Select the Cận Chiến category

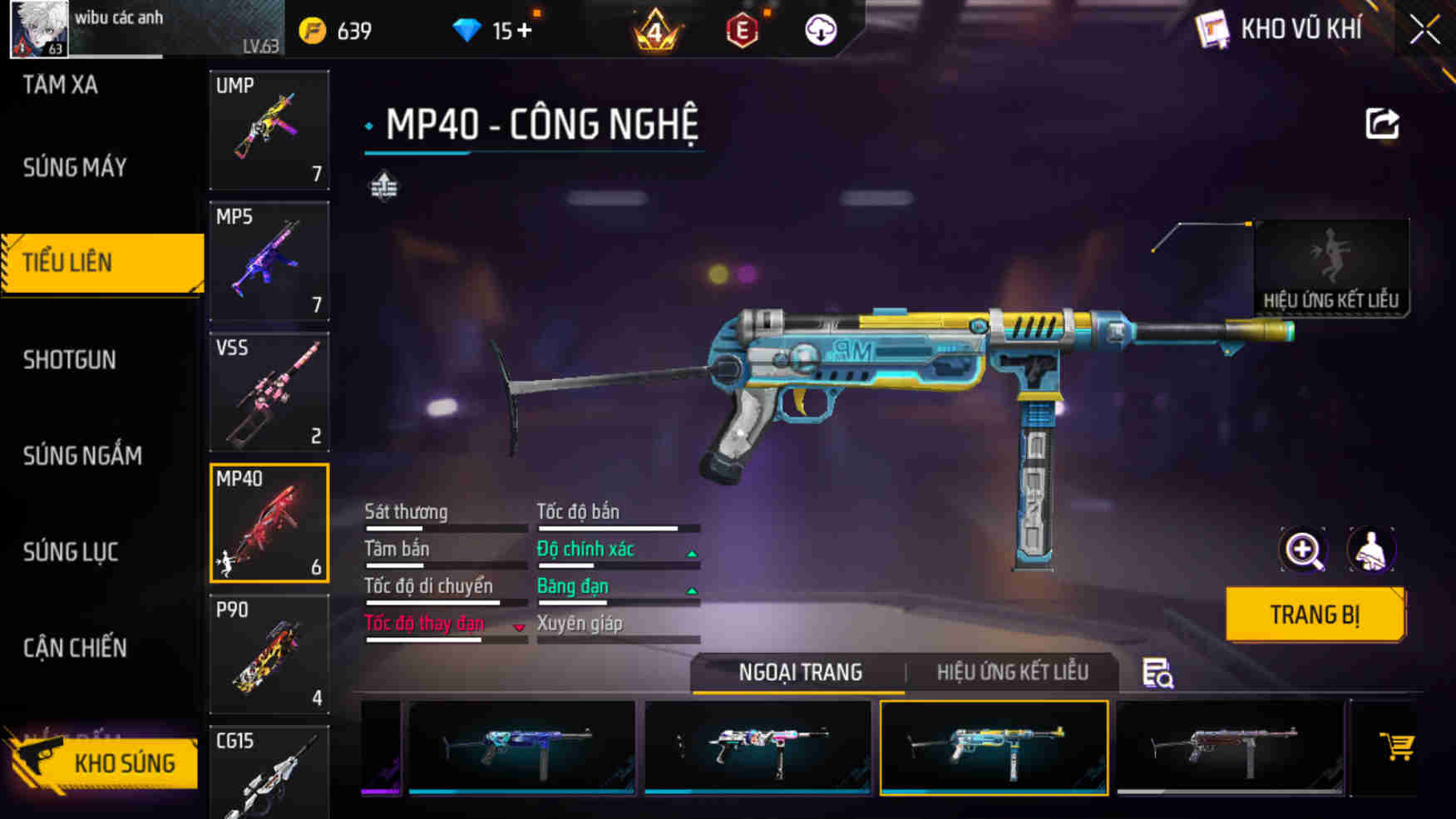75,648
